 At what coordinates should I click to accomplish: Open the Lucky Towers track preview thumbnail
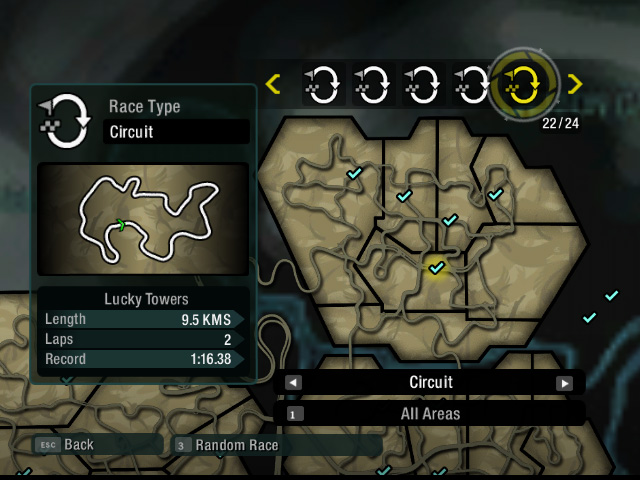(143, 219)
